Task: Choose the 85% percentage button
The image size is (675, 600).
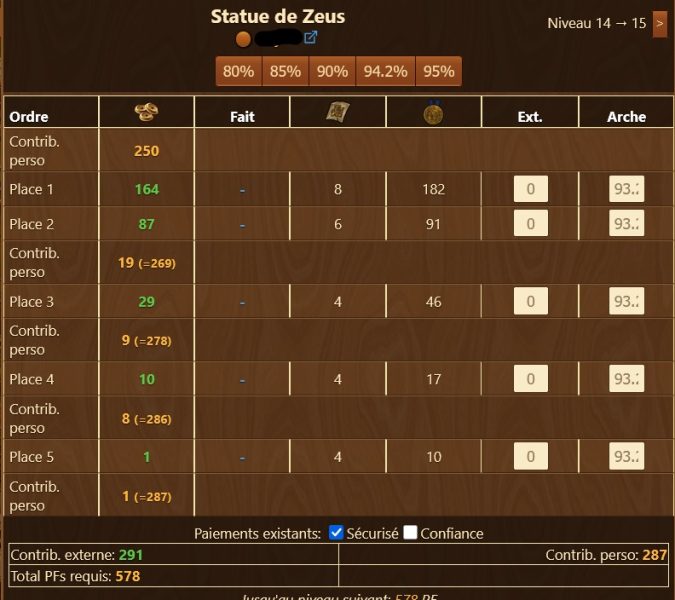Action: click(x=285, y=71)
